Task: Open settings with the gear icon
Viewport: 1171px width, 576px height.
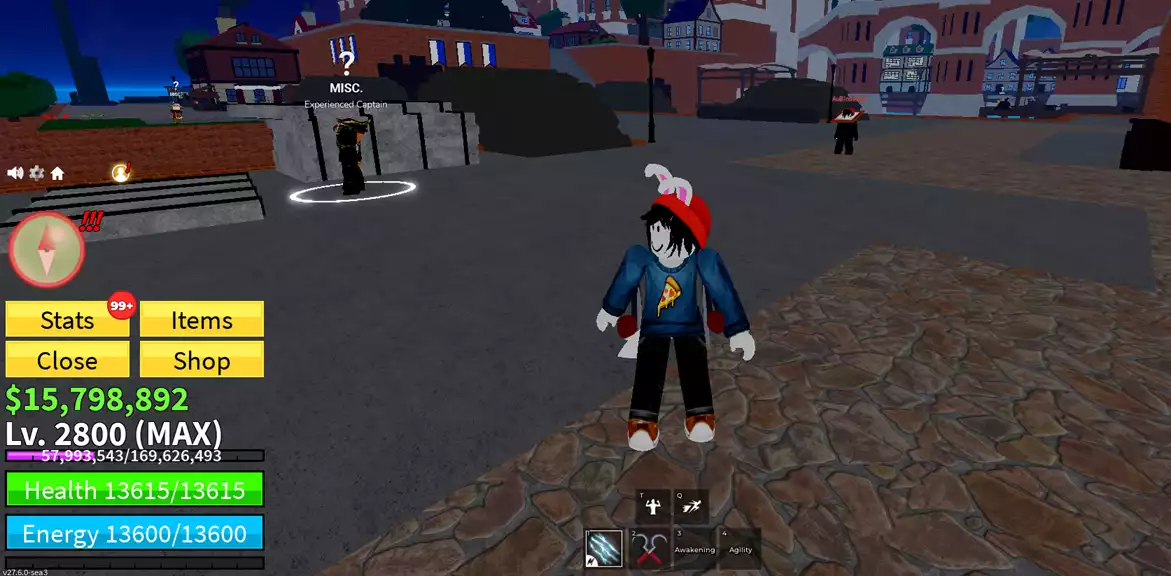Action: pos(36,173)
